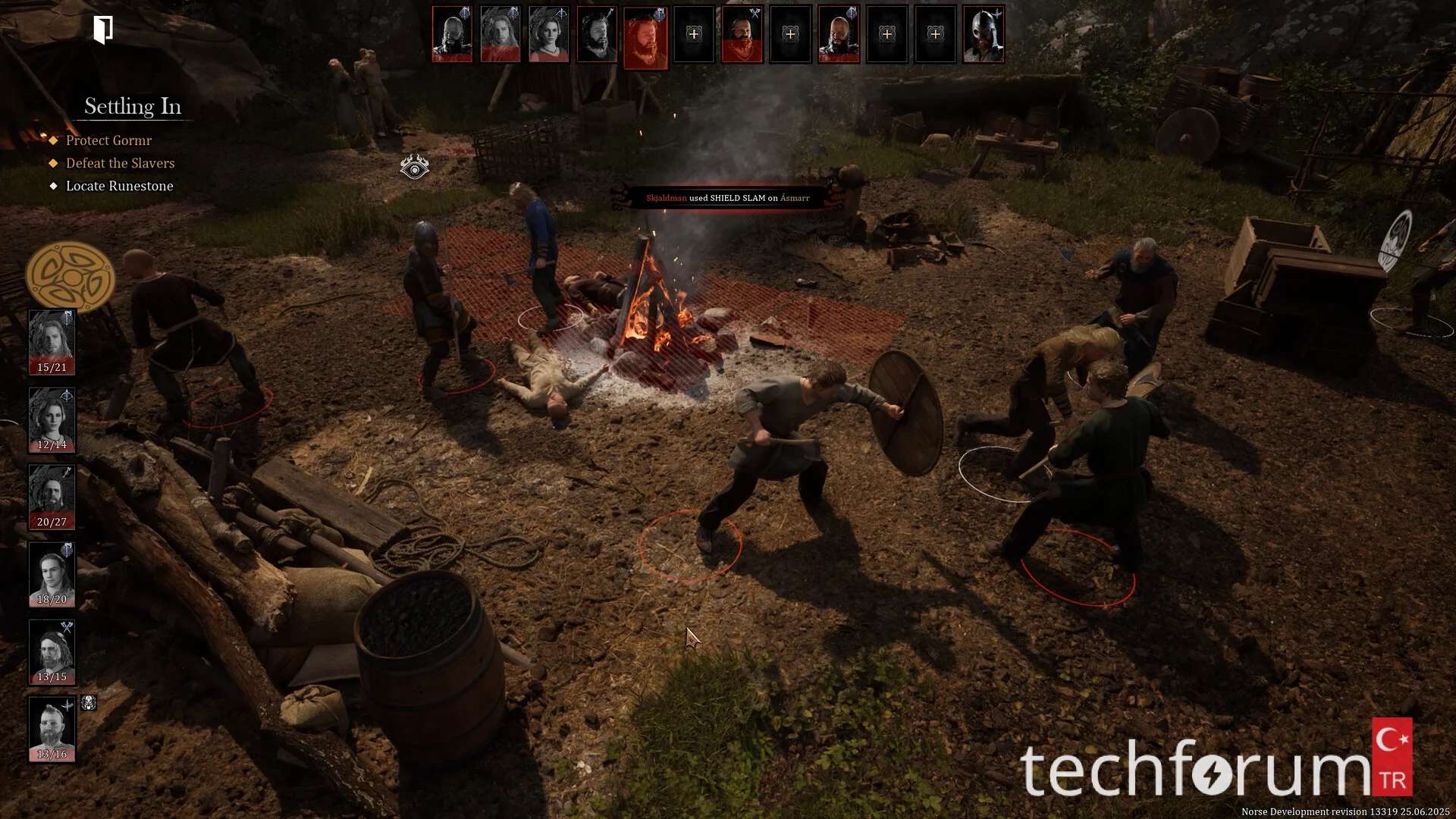1456x819 pixels.
Task: Select the Locate Runestone objective
Action: click(x=119, y=186)
